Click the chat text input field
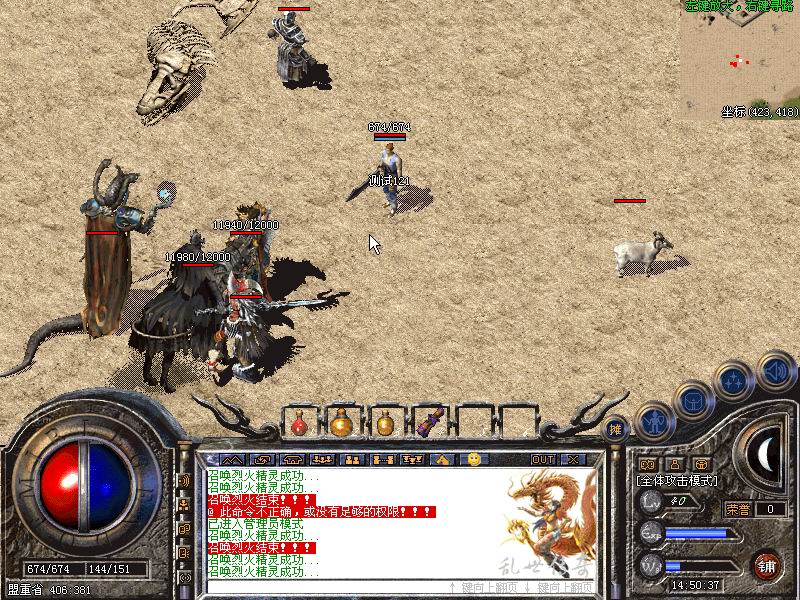Viewport: 800px width, 600px height. [x=320, y=587]
